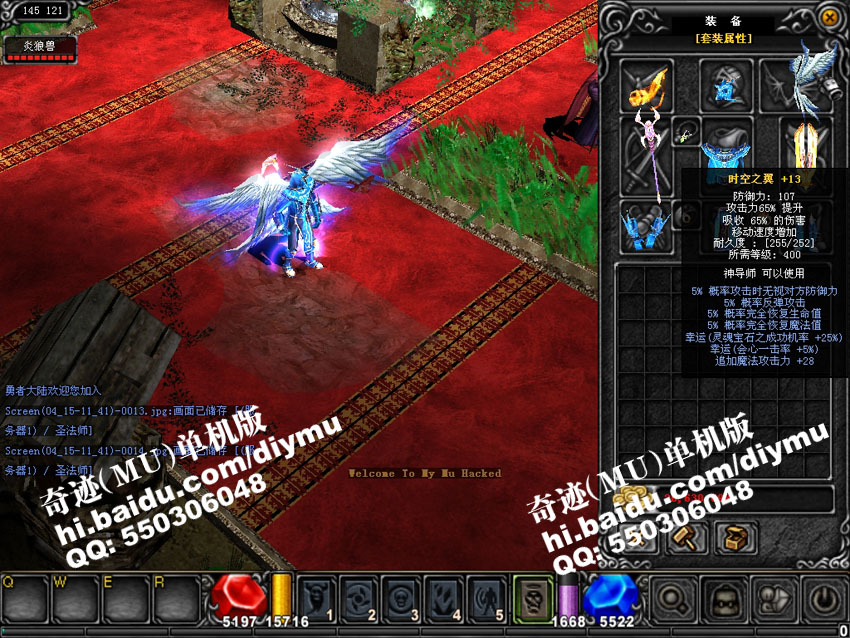Screen dimensions: 850x638
Task: Close the equipment panel
Action: (x=829, y=18)
